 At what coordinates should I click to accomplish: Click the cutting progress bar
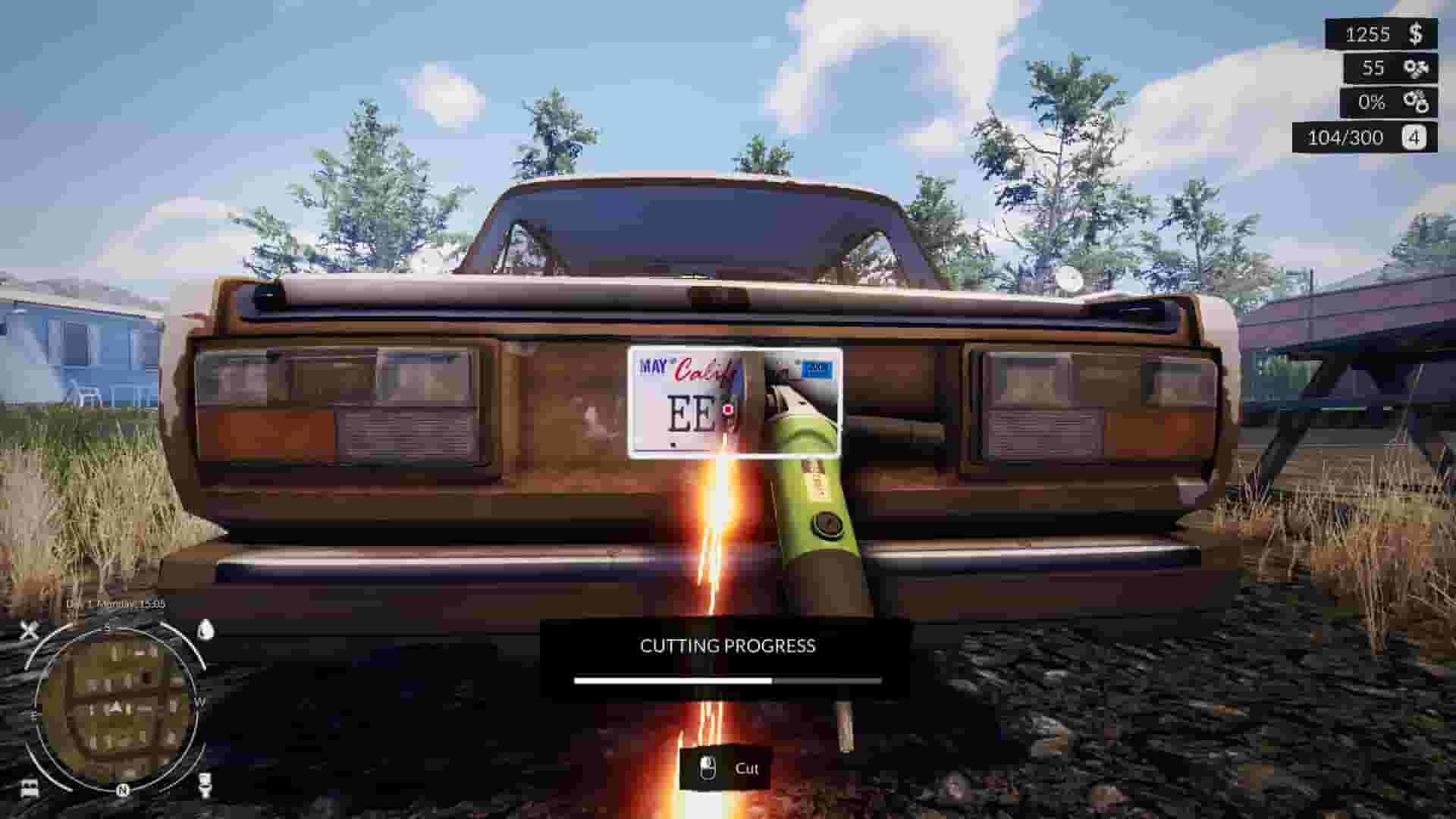pos(726,681)
